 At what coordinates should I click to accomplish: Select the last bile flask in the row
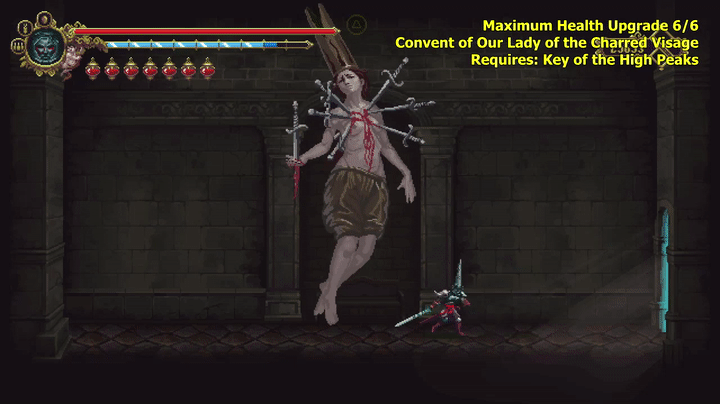(x=207, y=69)
